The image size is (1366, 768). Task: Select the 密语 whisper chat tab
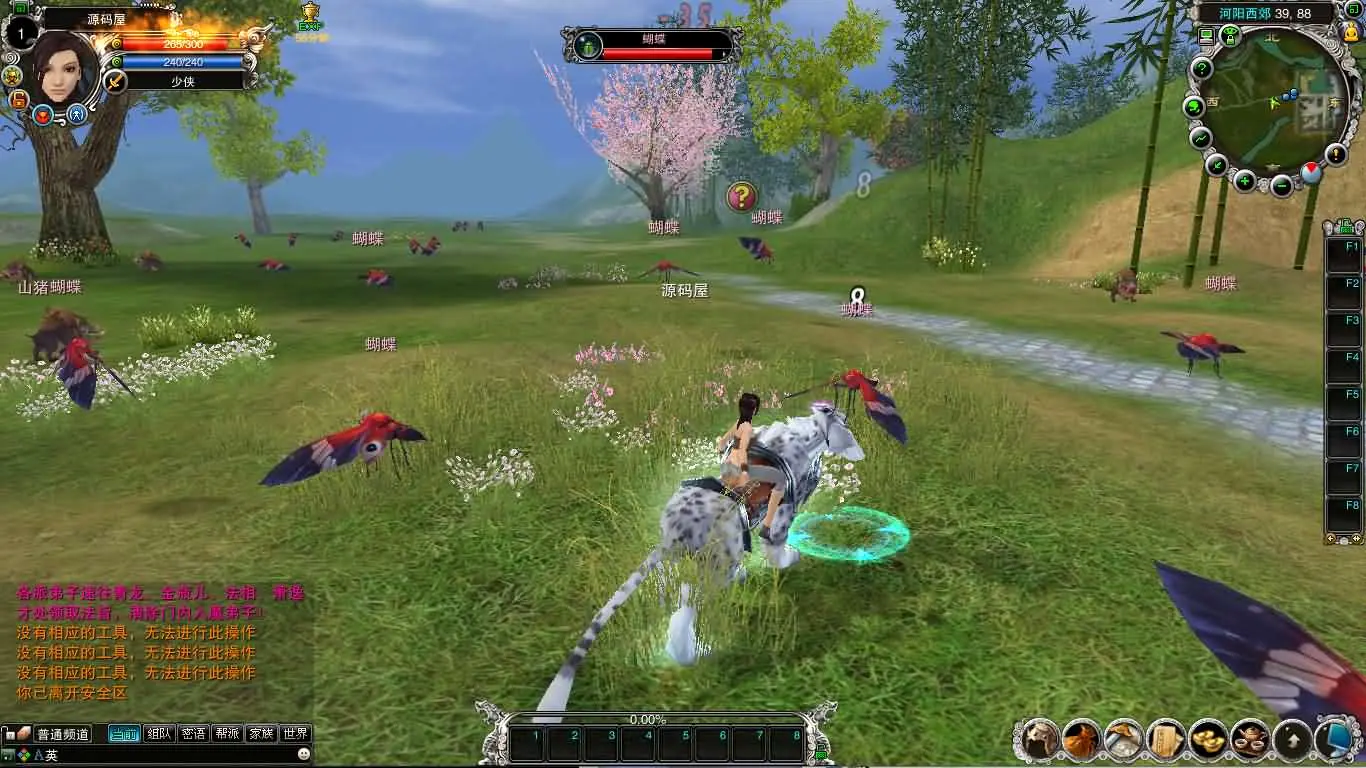[x=193, y=733]
